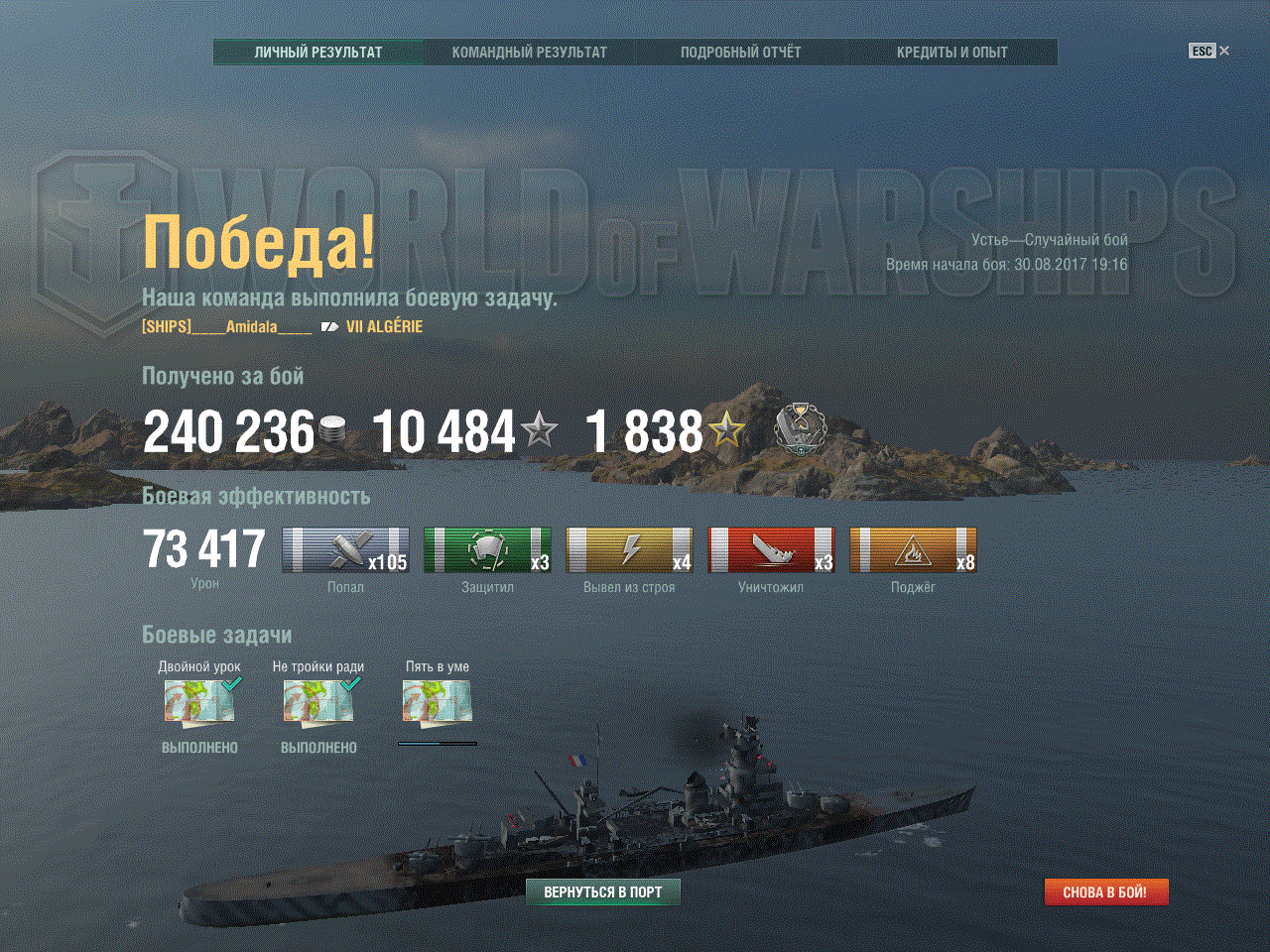Select the green Защитил ribbon

(x=487, y=550)
